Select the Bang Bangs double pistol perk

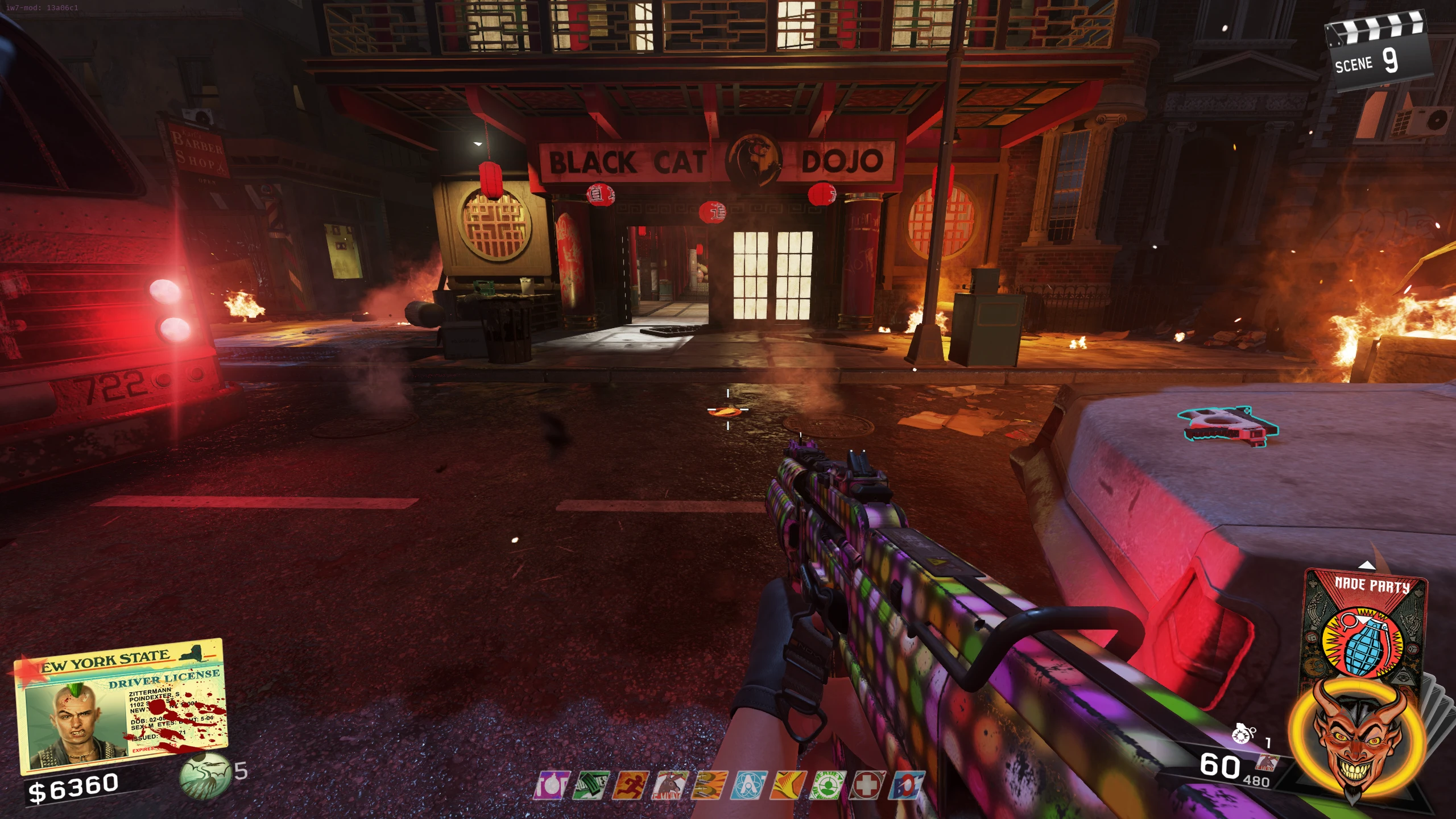pos(709,785)
